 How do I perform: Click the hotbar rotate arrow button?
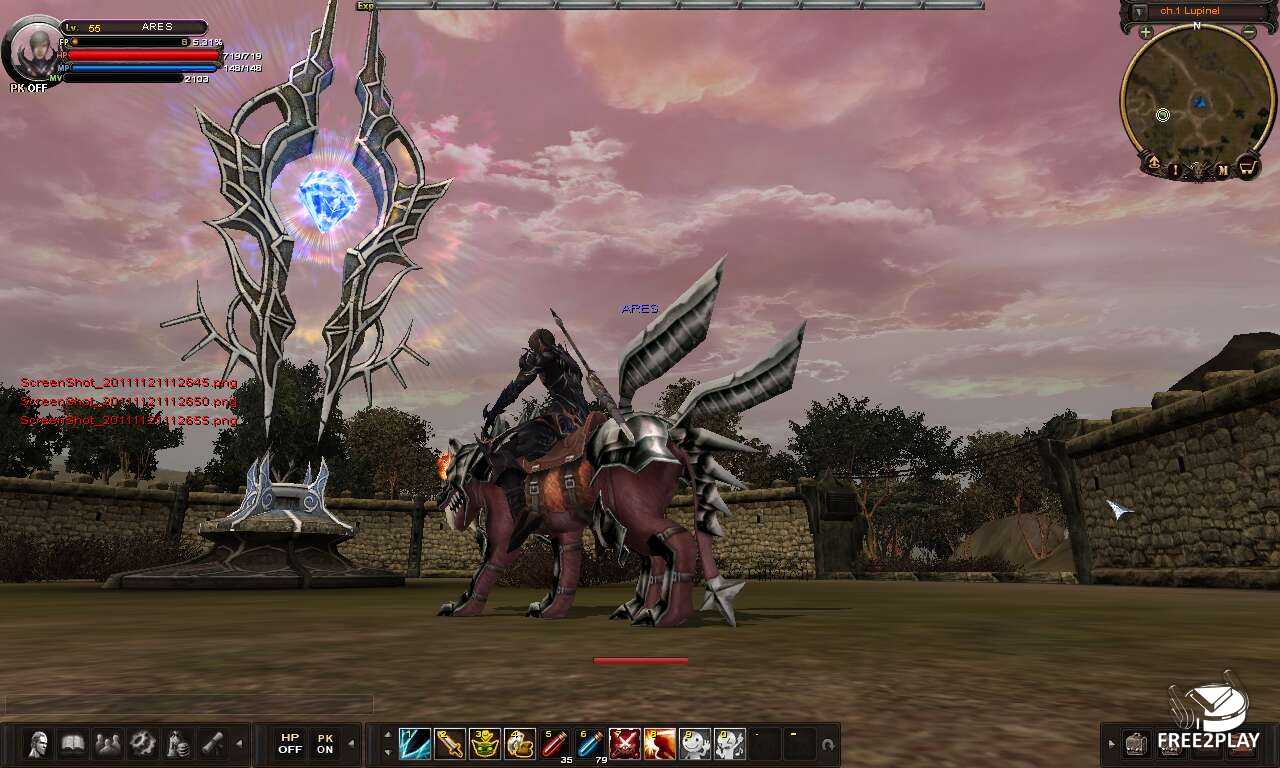[x=827, y=745]
